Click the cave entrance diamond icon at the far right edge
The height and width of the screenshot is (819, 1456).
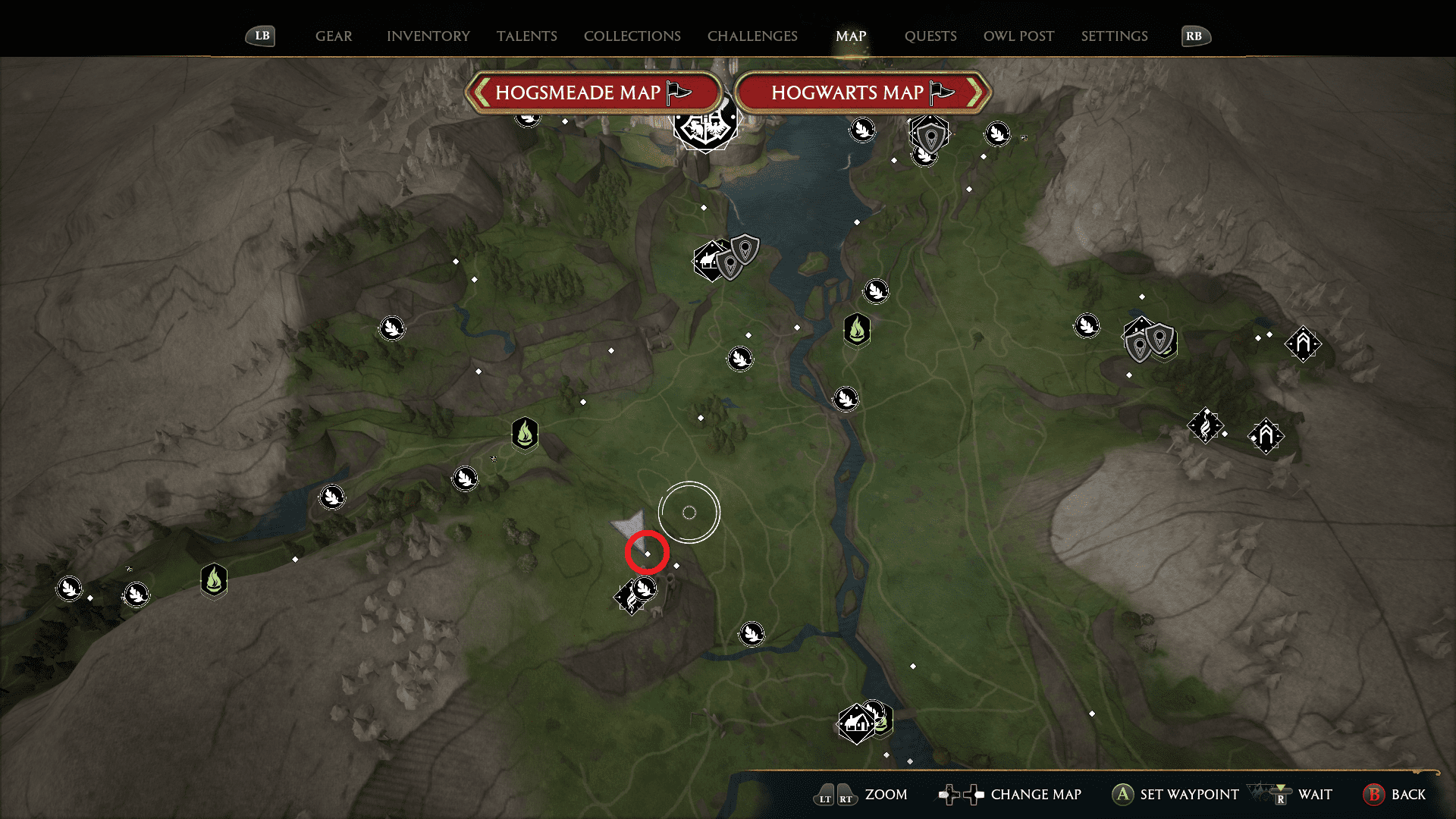tap(1303, 344)
